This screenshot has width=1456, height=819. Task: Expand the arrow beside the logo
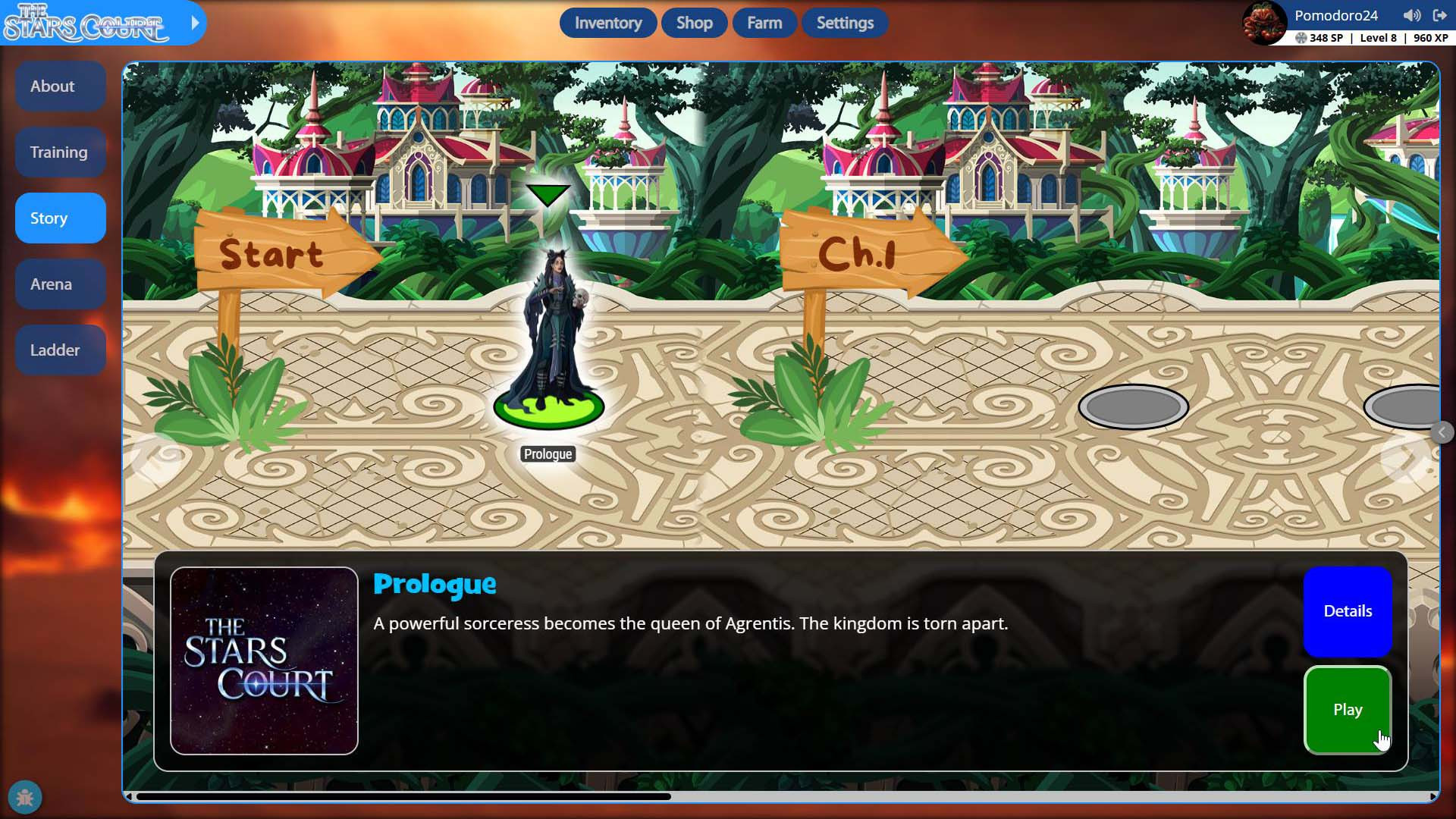195,23
